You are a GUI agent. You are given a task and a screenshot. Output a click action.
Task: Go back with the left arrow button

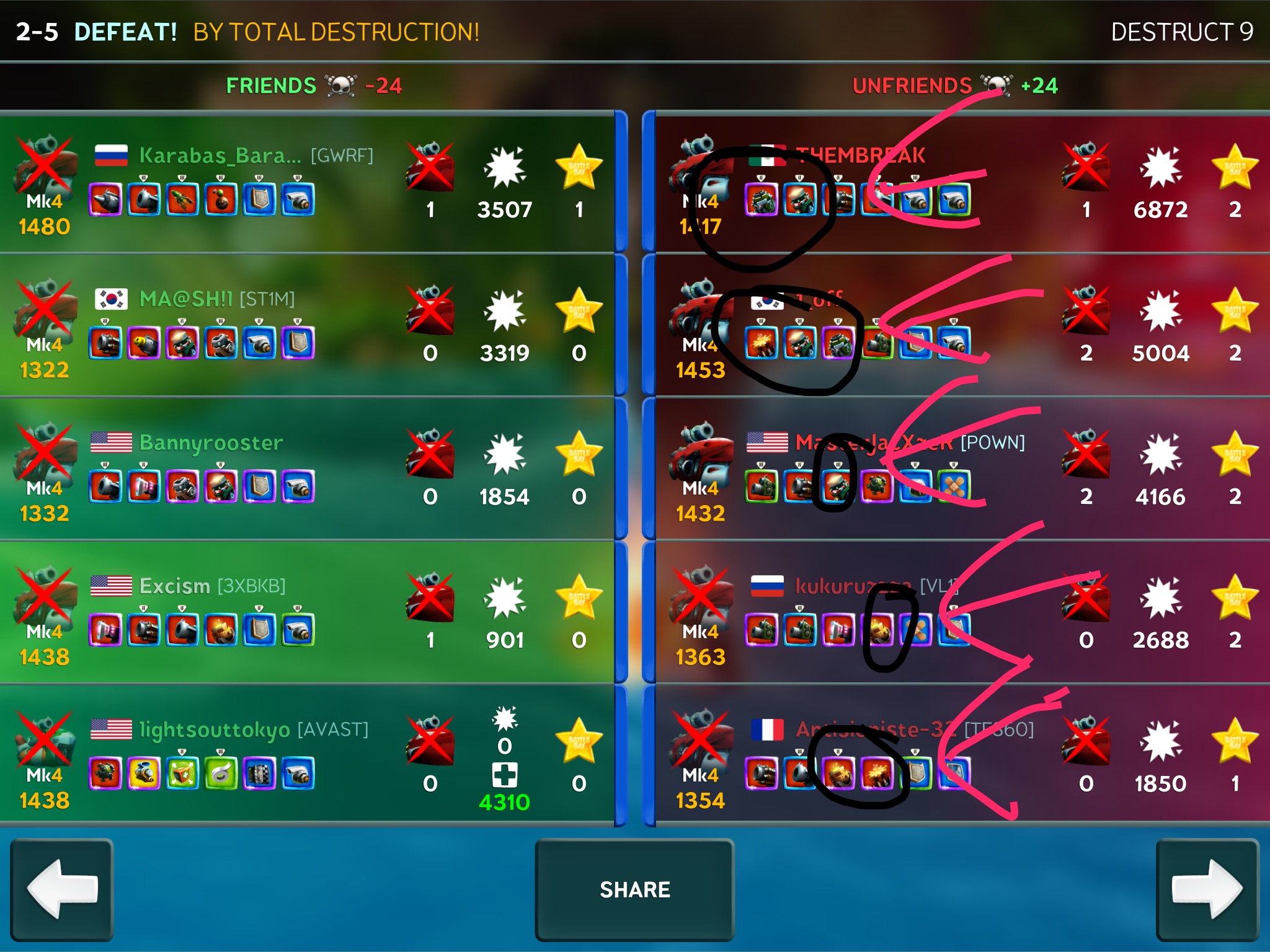click(62, 889)
